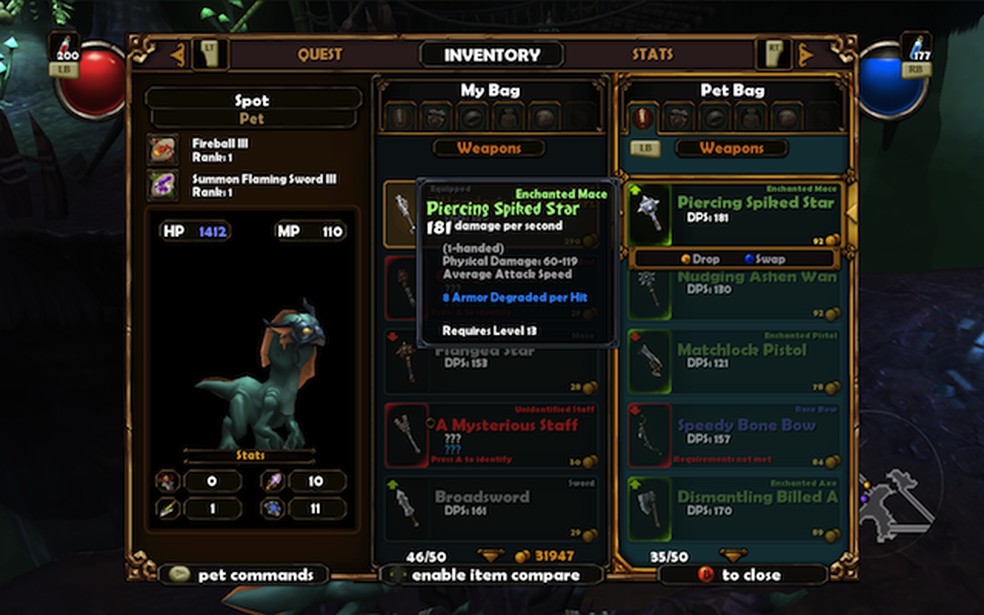Viewport: 984px width, 615px height.
Task: Pick the Dismantling Billed Axe item
Action: (x=735, y=505)
